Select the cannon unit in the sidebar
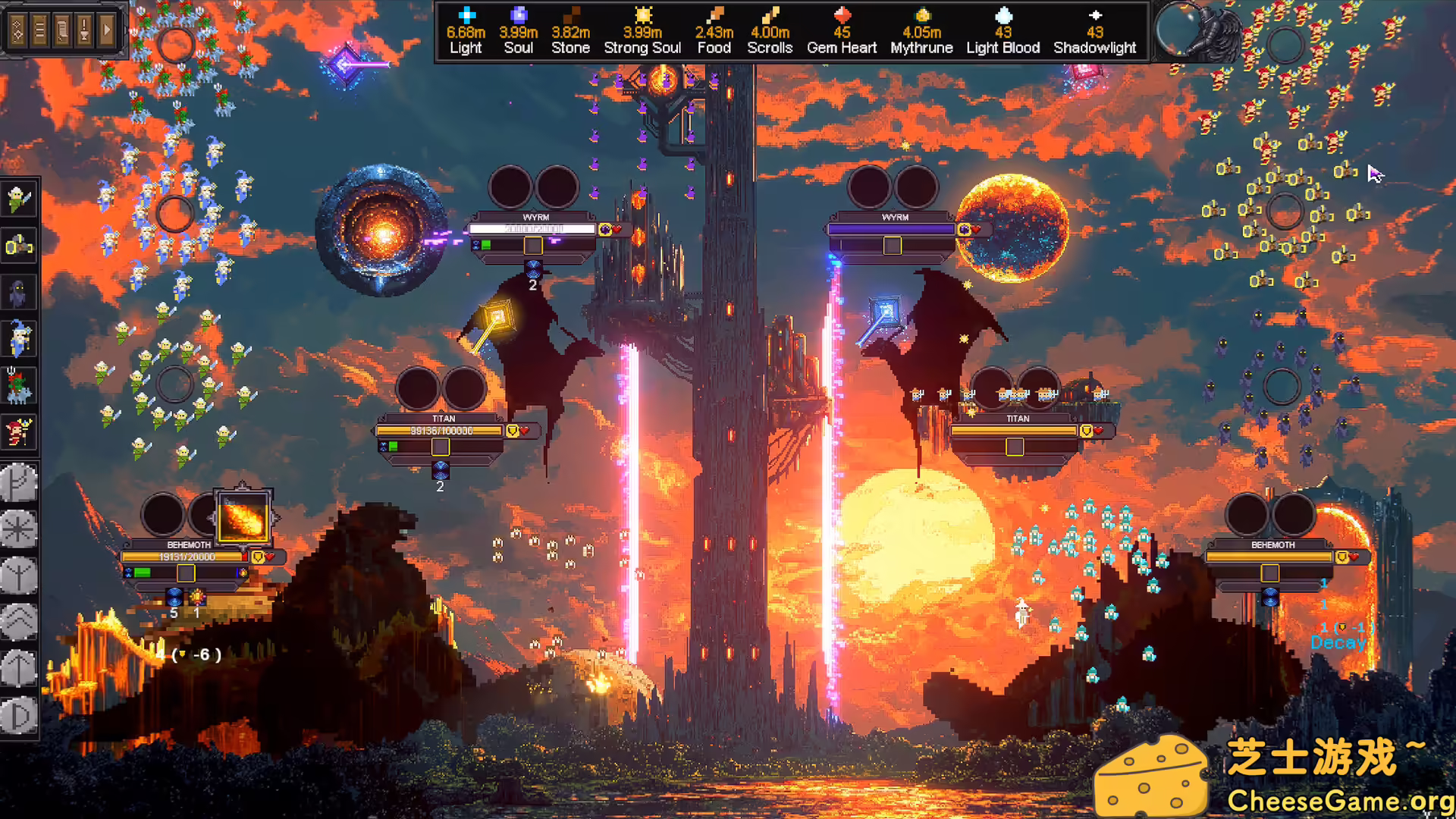The image size is (1456, 819). (19, 246)
